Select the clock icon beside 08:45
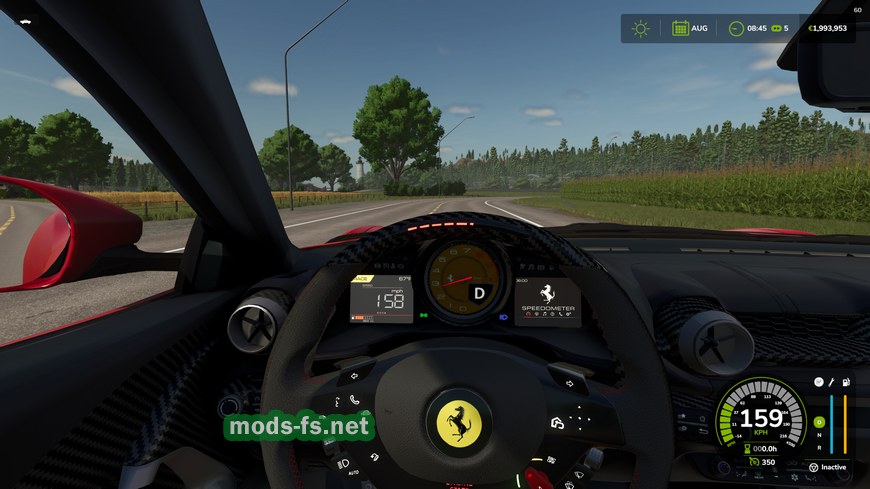The image size is (870, 489). click(x=736, y=28)
